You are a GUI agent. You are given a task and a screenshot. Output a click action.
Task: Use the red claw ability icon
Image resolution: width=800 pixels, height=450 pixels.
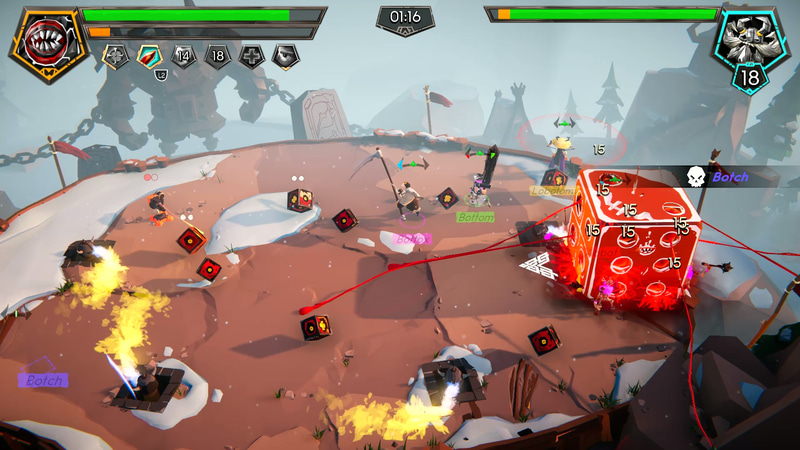click(x=150, y=57)
